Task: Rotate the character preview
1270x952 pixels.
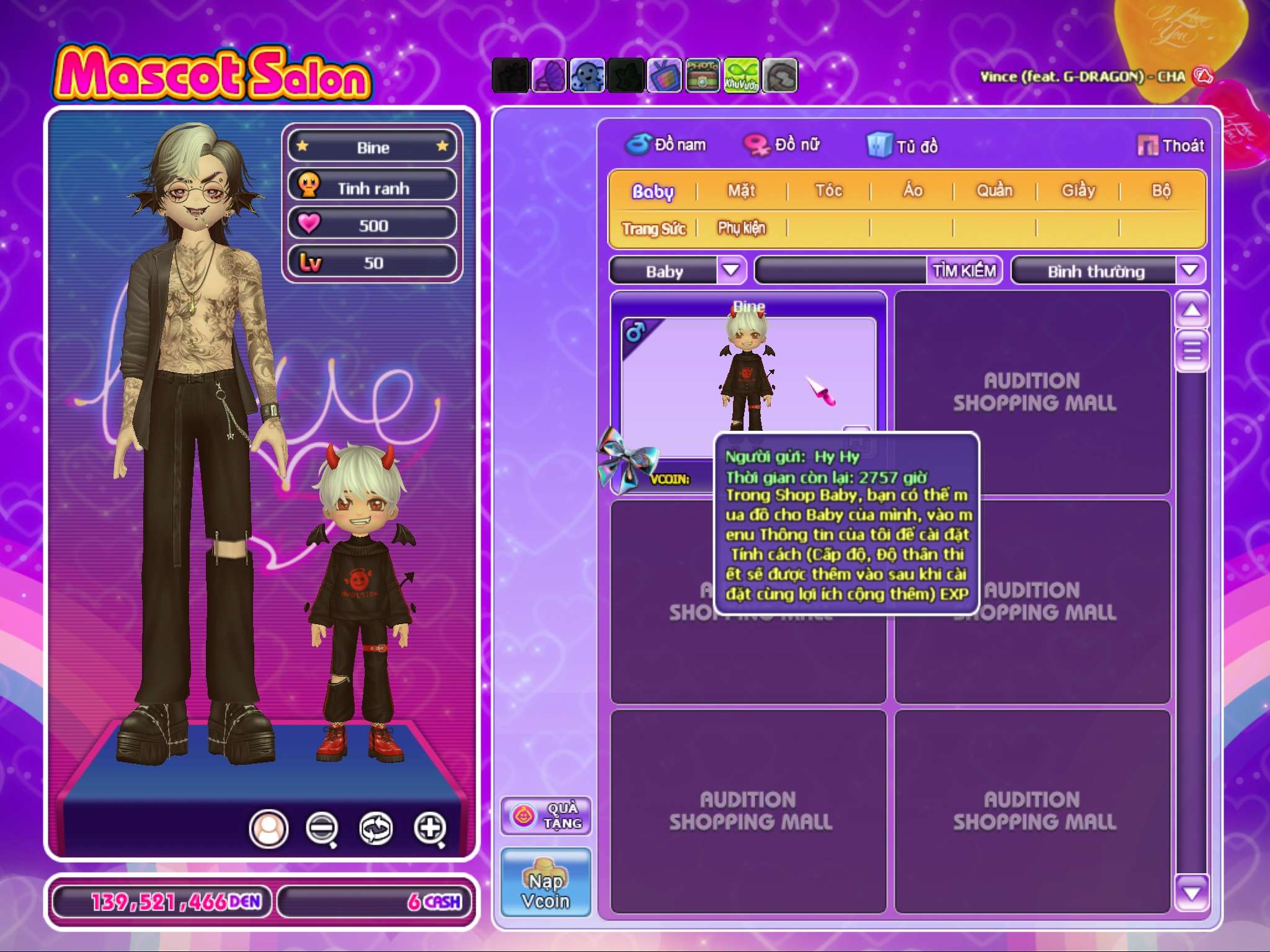Action: pyautogui.click(x=376, y=828)
